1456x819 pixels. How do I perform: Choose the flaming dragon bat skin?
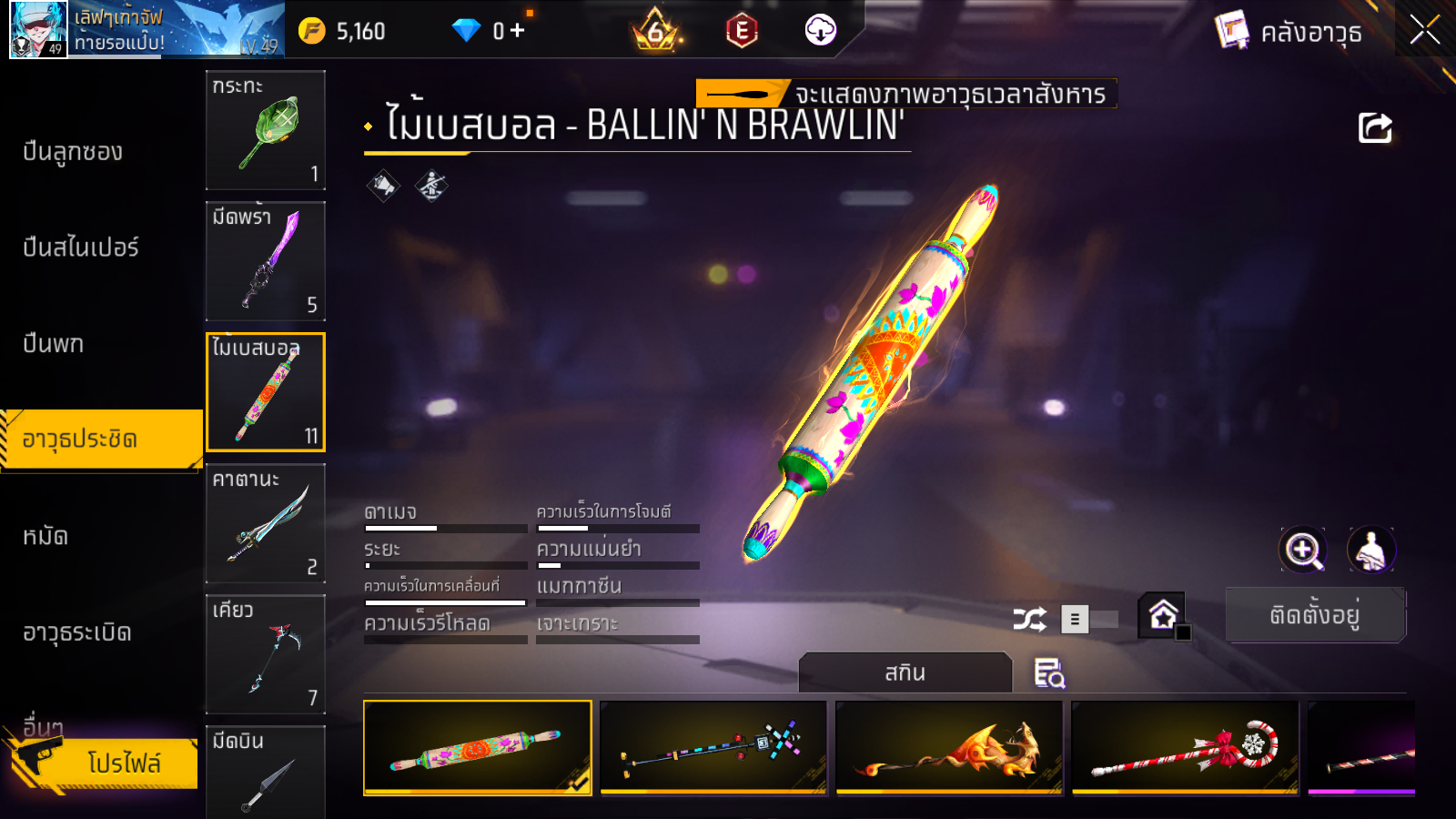click(949, 748)
